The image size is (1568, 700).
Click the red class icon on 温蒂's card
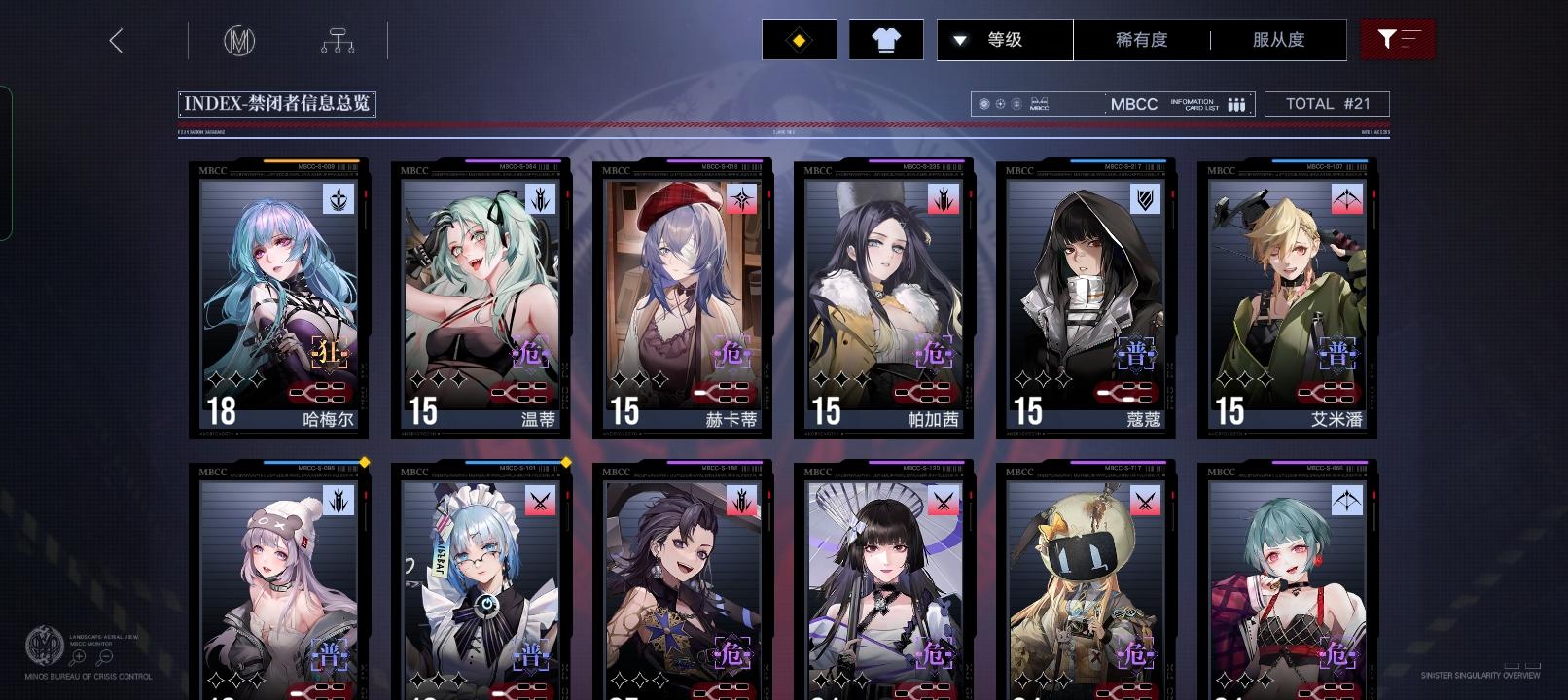point(541,200)
